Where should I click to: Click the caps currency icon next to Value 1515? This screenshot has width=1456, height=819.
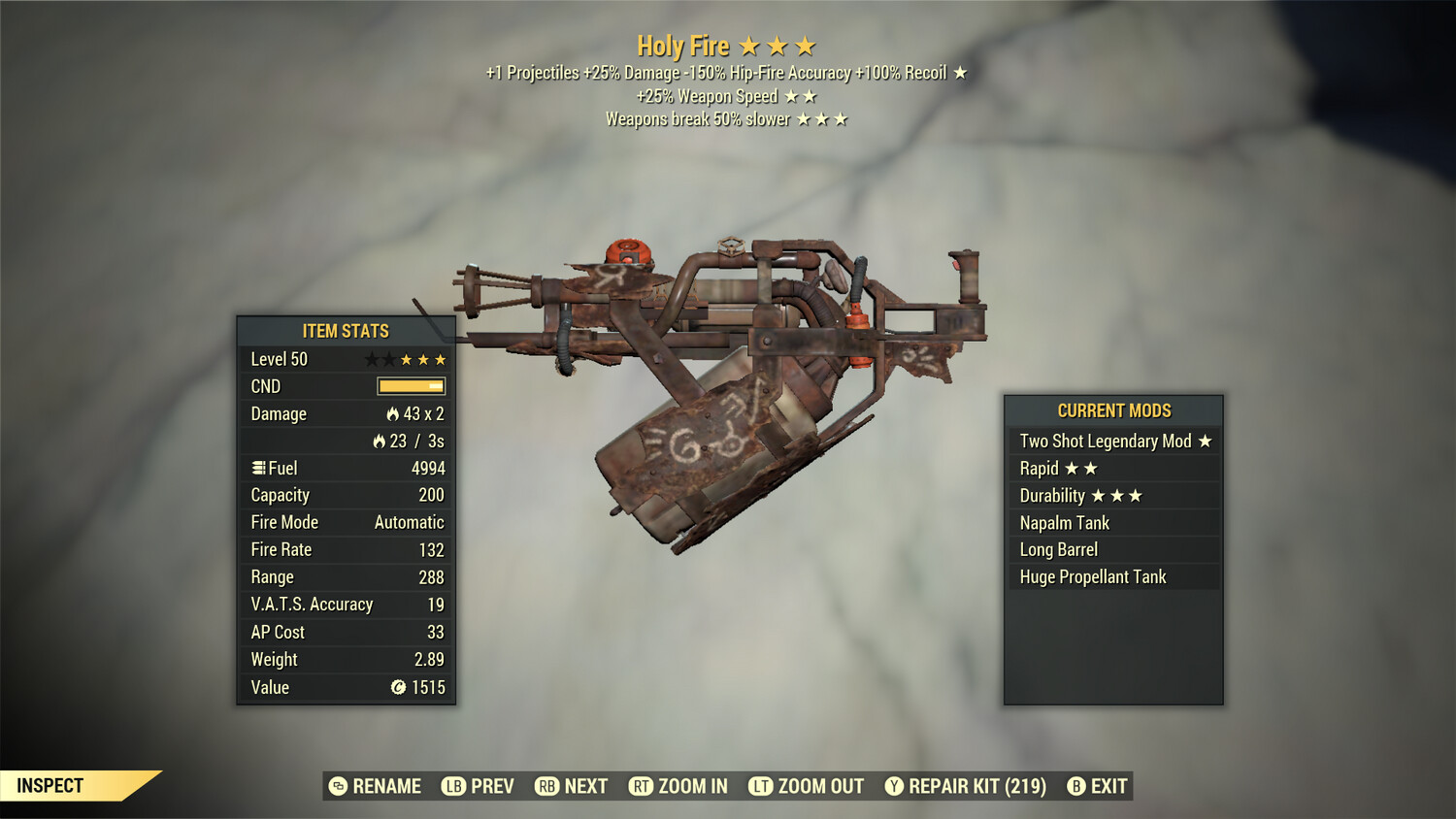pyautogui.click(x=397, y=688)
